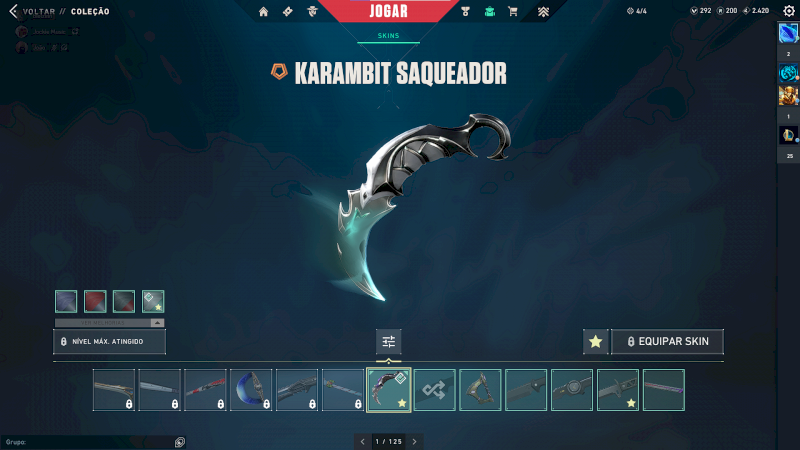This screenshot has height=450, width=800.
Task: Open the settings gear
Action: click(x=788, y=11)
